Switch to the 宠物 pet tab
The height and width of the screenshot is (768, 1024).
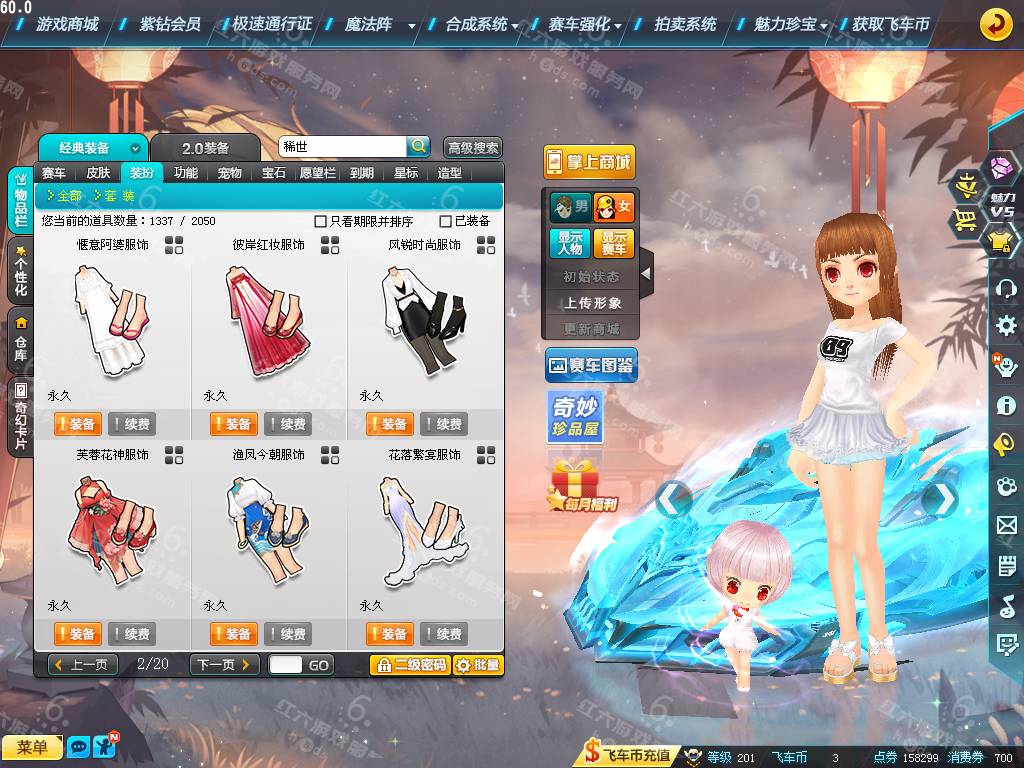(x=230, y=173)
